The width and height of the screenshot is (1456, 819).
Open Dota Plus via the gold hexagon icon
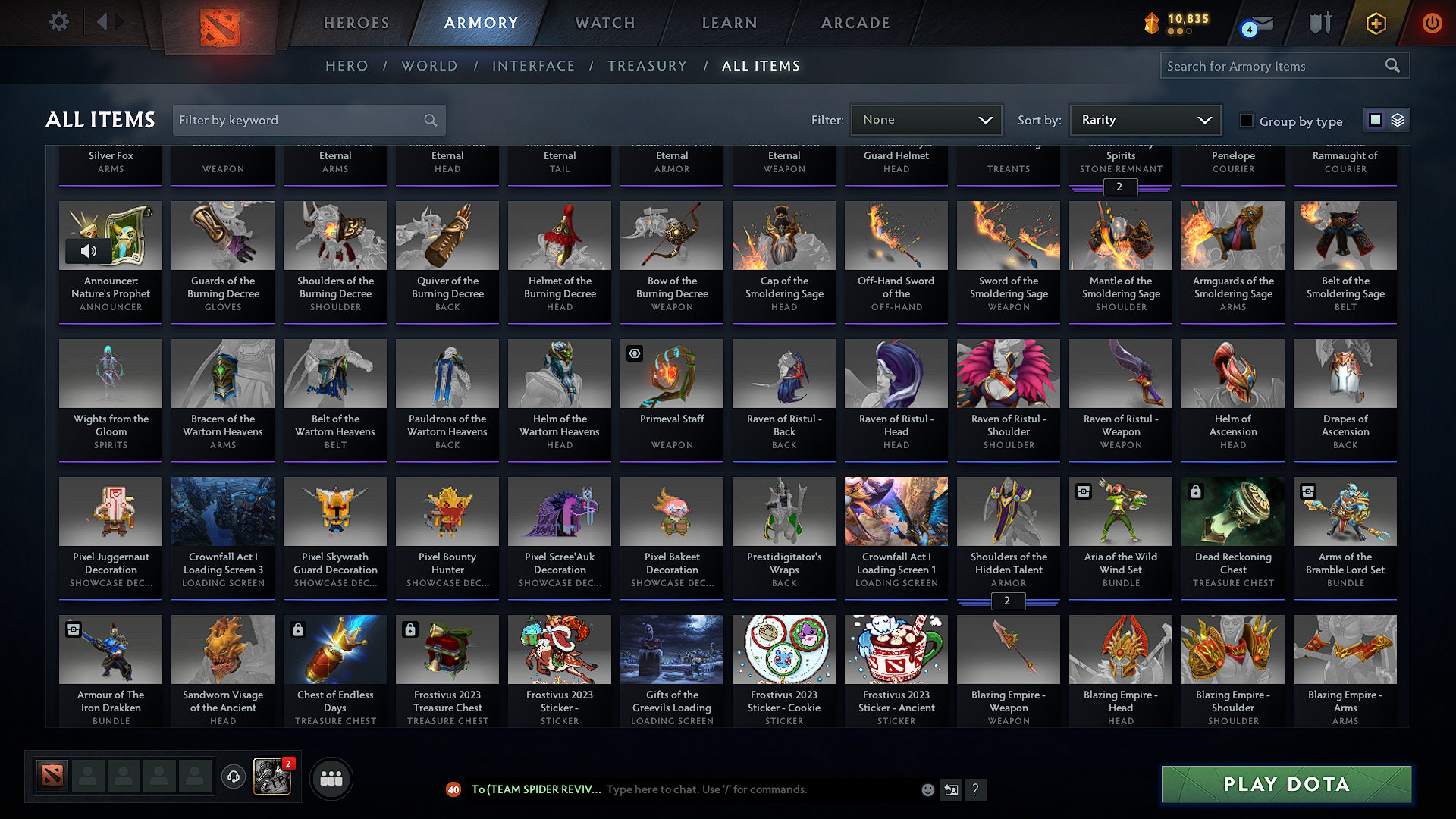[x=1375, y=23]
